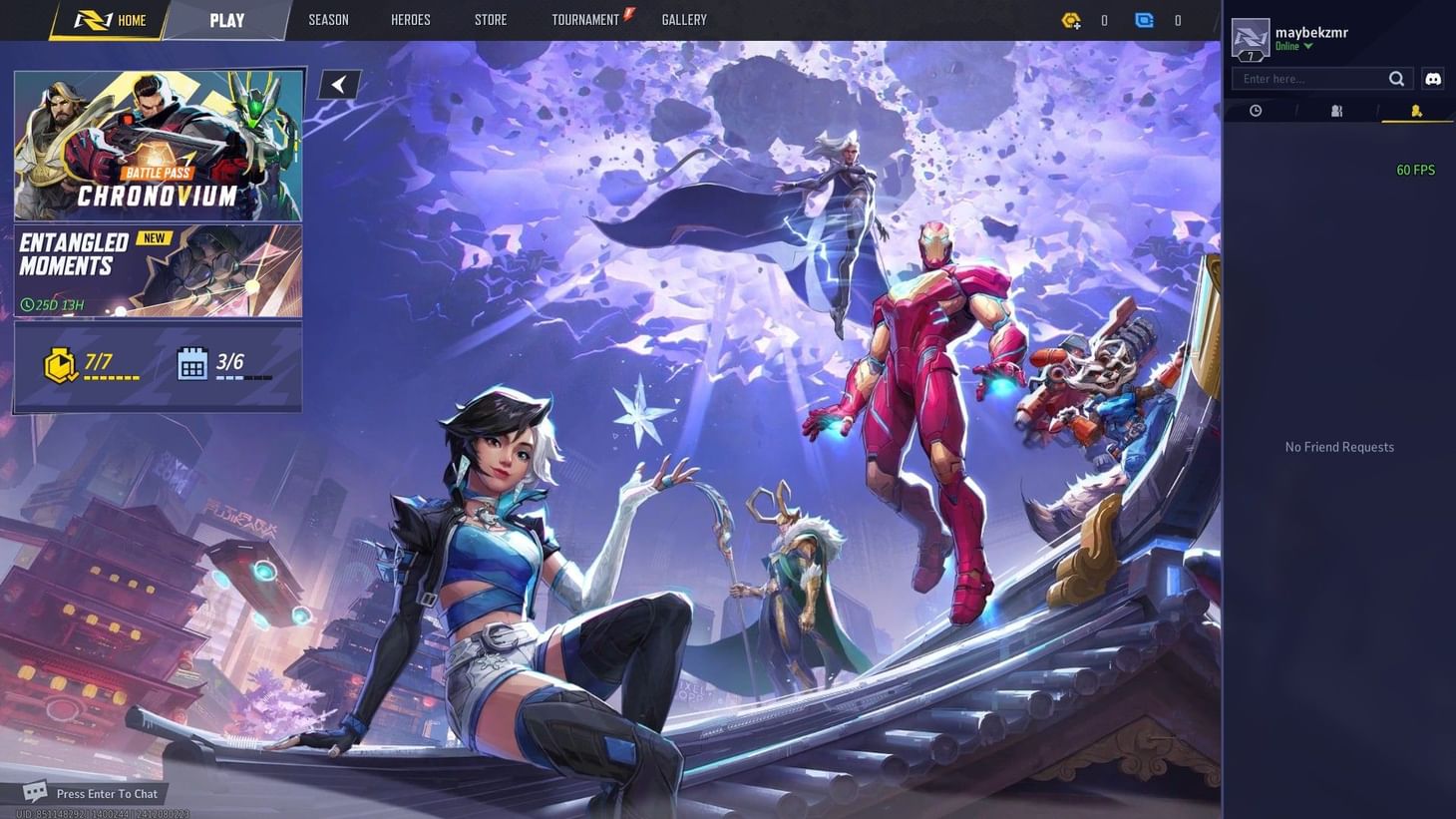Open the daily missions medal icon showing 7/7
The height and width of the screenshot is (819, 1456).
pos(61,363)
